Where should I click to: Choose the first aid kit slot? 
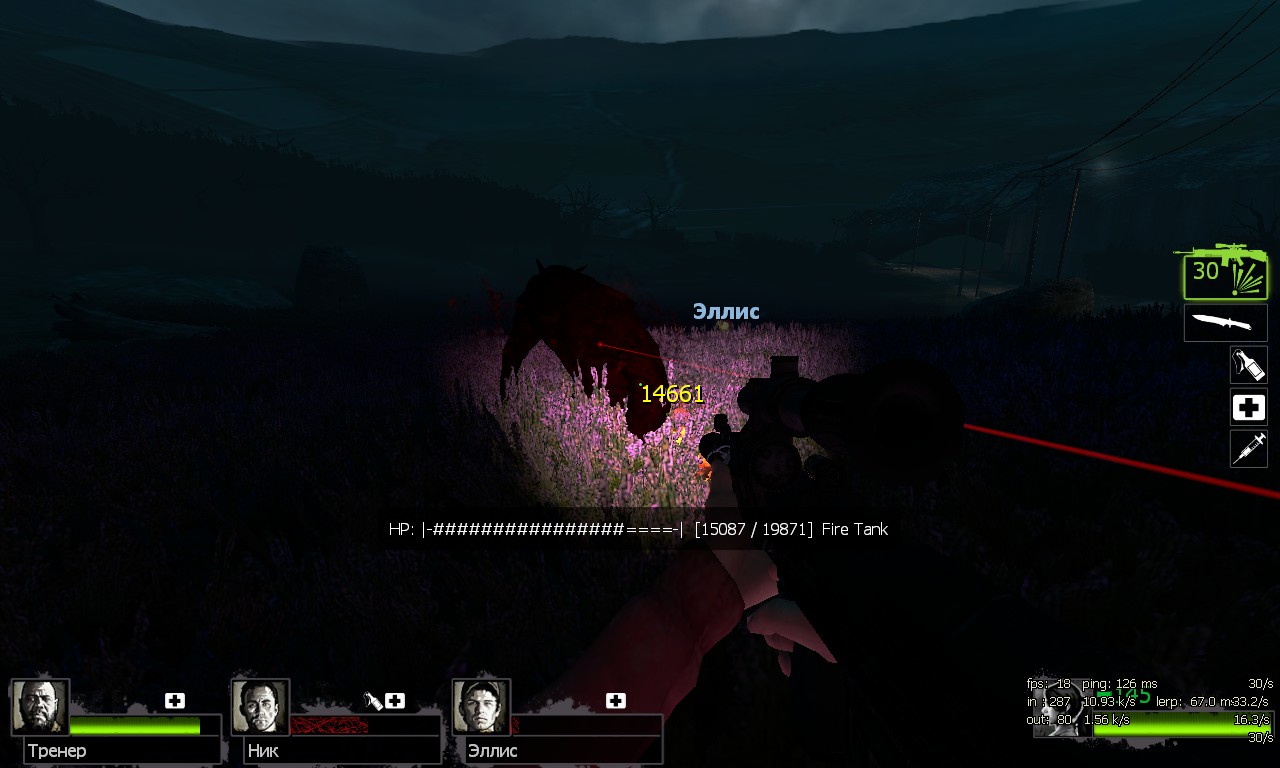click(x=1248, y=407)
